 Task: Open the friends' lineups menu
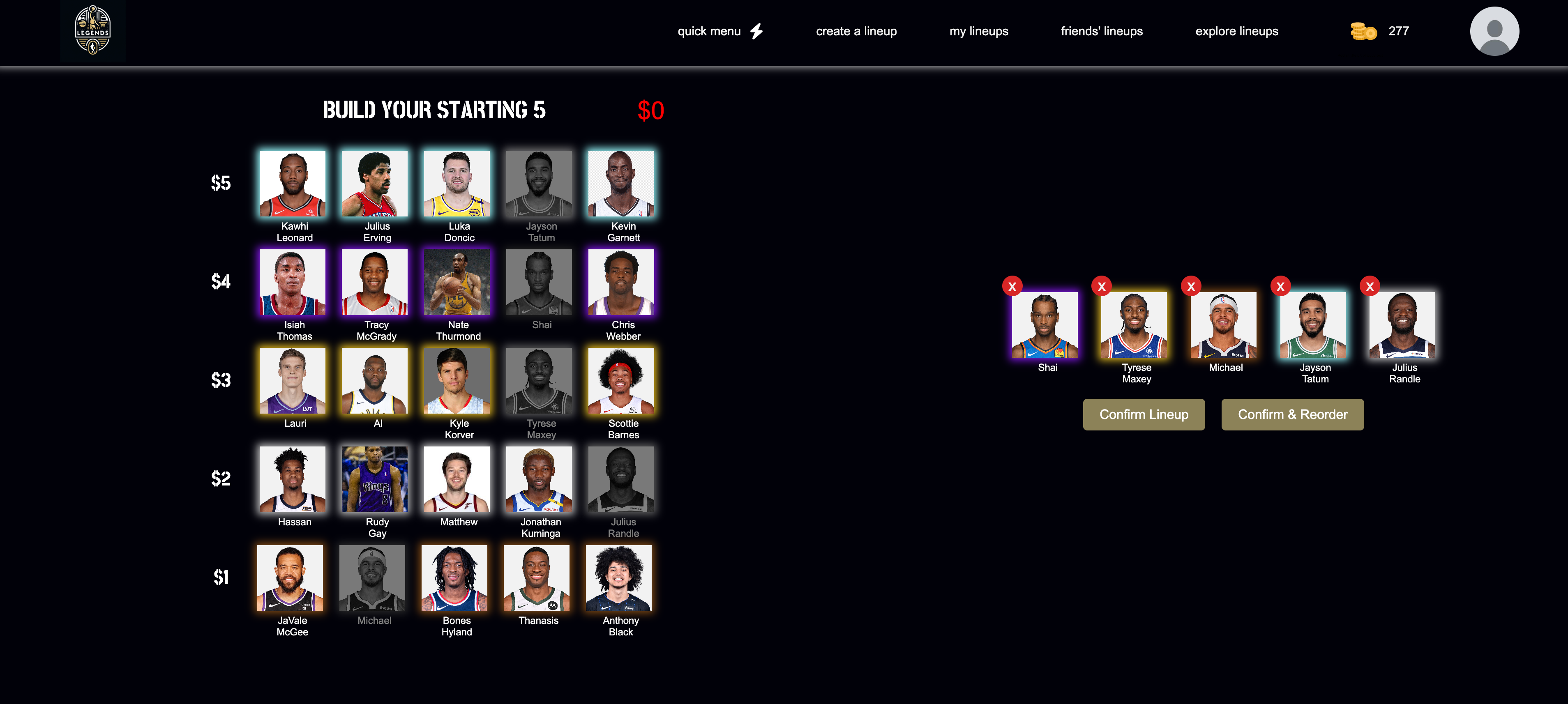(1102, 30)
